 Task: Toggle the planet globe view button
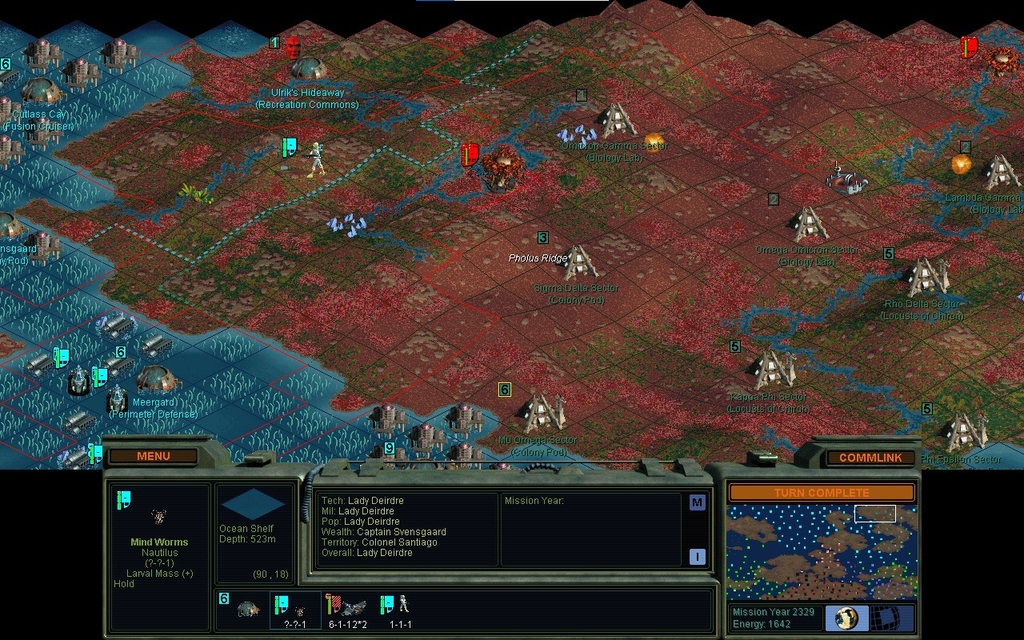coord(847,618)
